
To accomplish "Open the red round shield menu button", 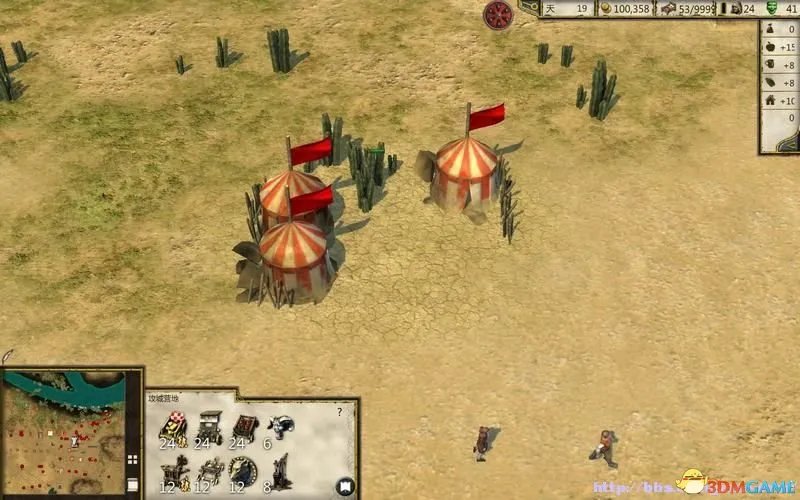I will click(x=498, y=14).
